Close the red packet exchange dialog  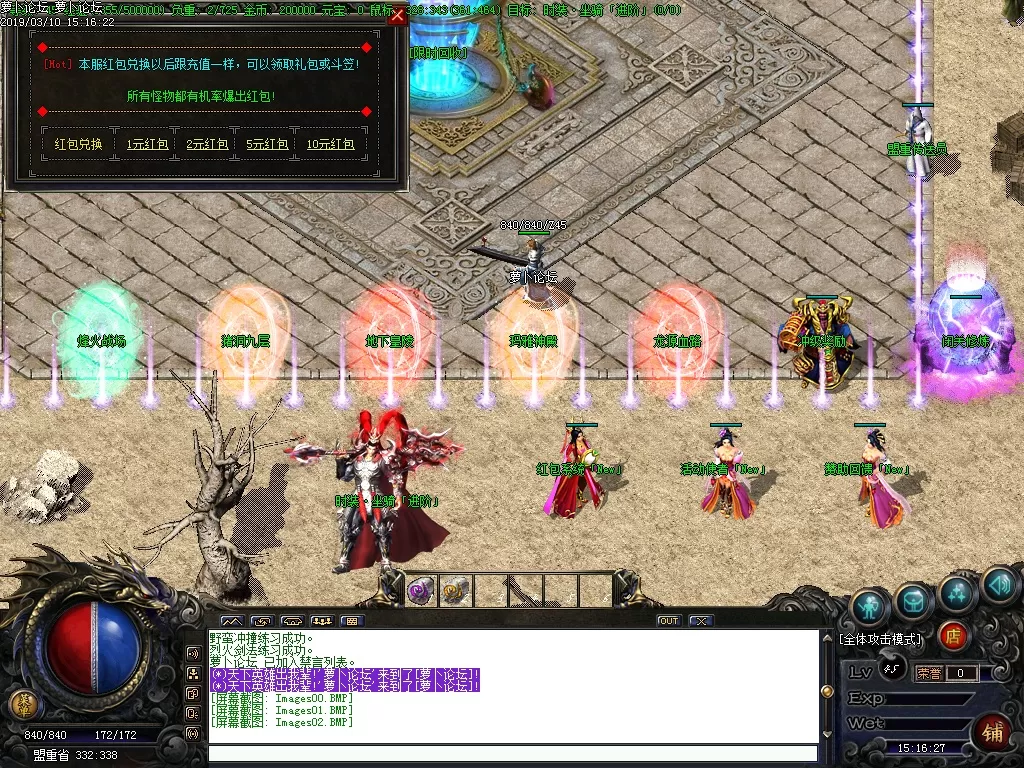coord(398,15)
